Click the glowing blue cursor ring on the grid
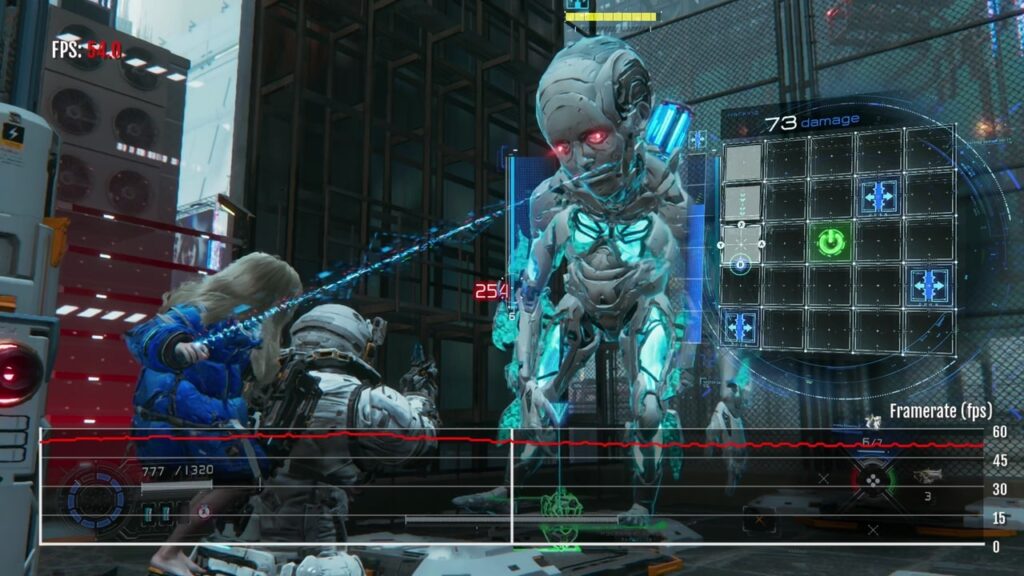The height and width of the screenshot is (576, 1024). [x=741, y=265]
